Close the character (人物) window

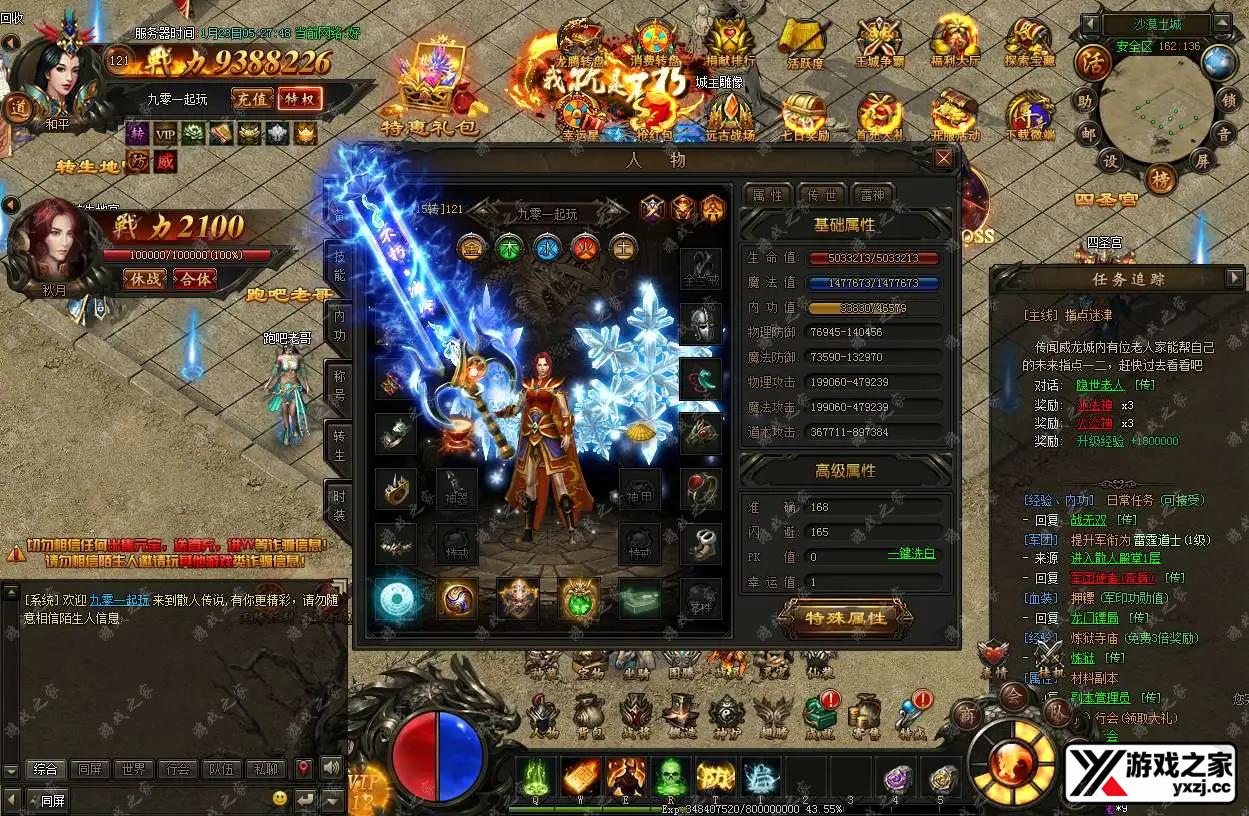(x=943, y=158)
